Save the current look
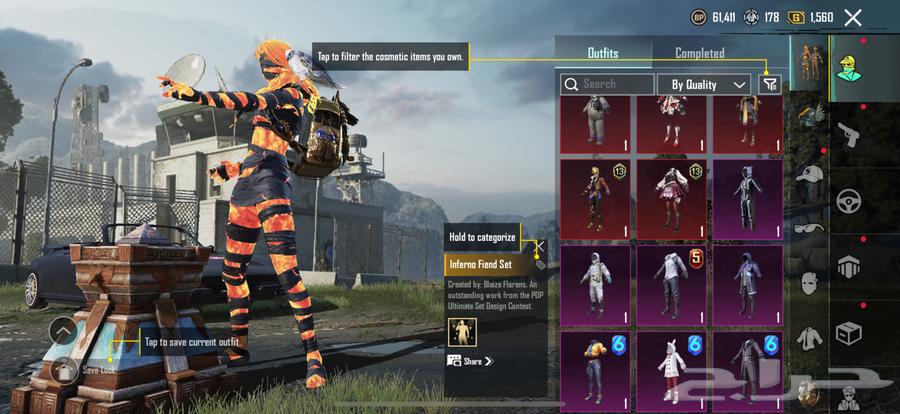900x414 pixels. click(x=63, y=370)
